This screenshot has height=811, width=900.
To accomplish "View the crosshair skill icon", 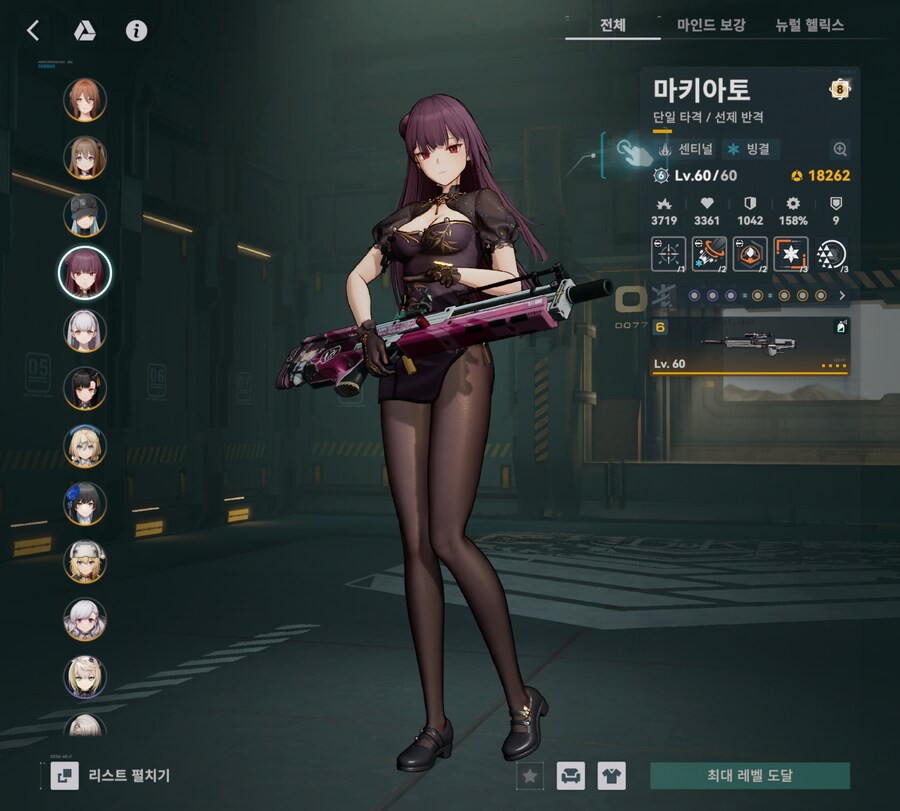I will (x=669, y=254).
